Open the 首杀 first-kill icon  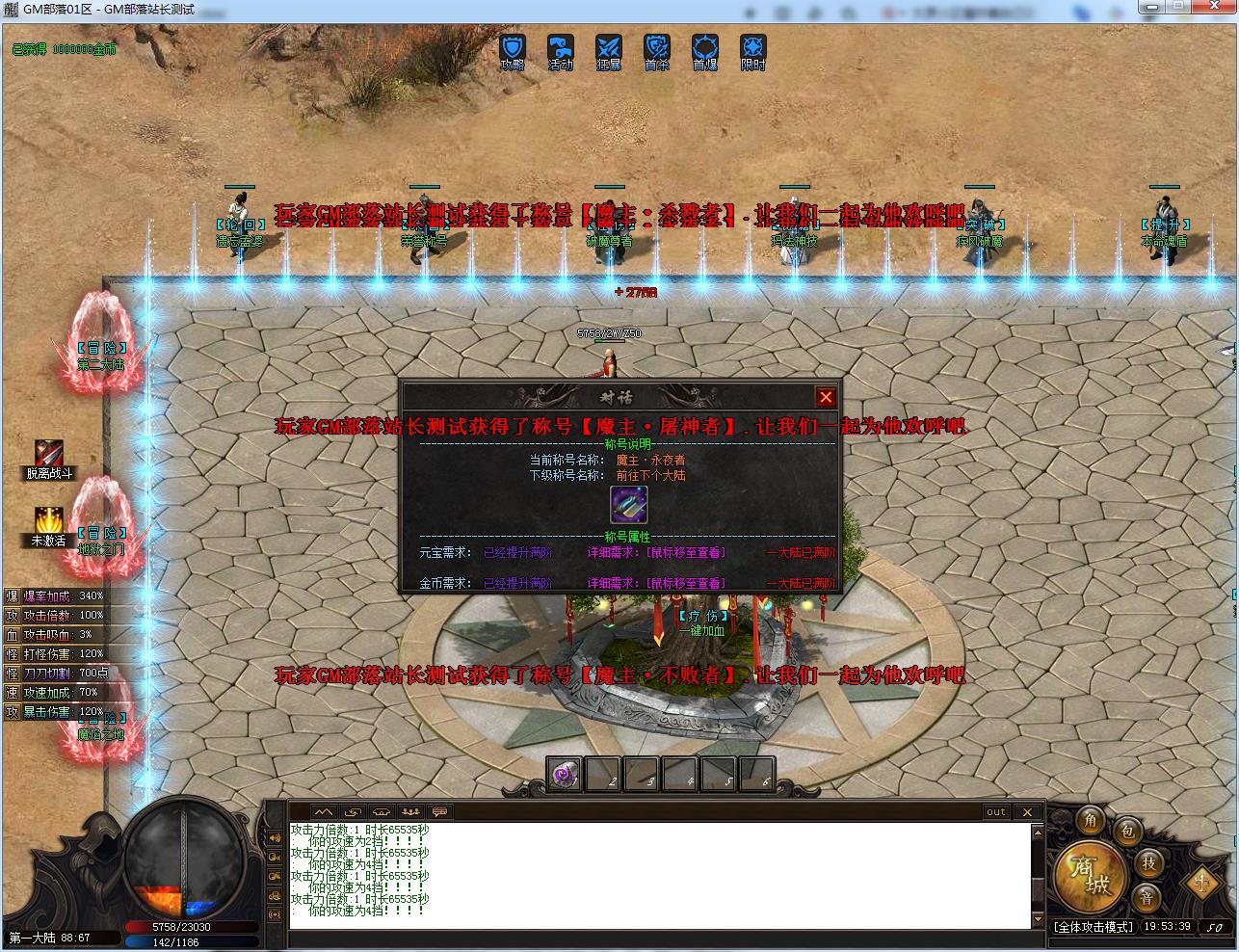pyautogui.click(x=657, y=48)
